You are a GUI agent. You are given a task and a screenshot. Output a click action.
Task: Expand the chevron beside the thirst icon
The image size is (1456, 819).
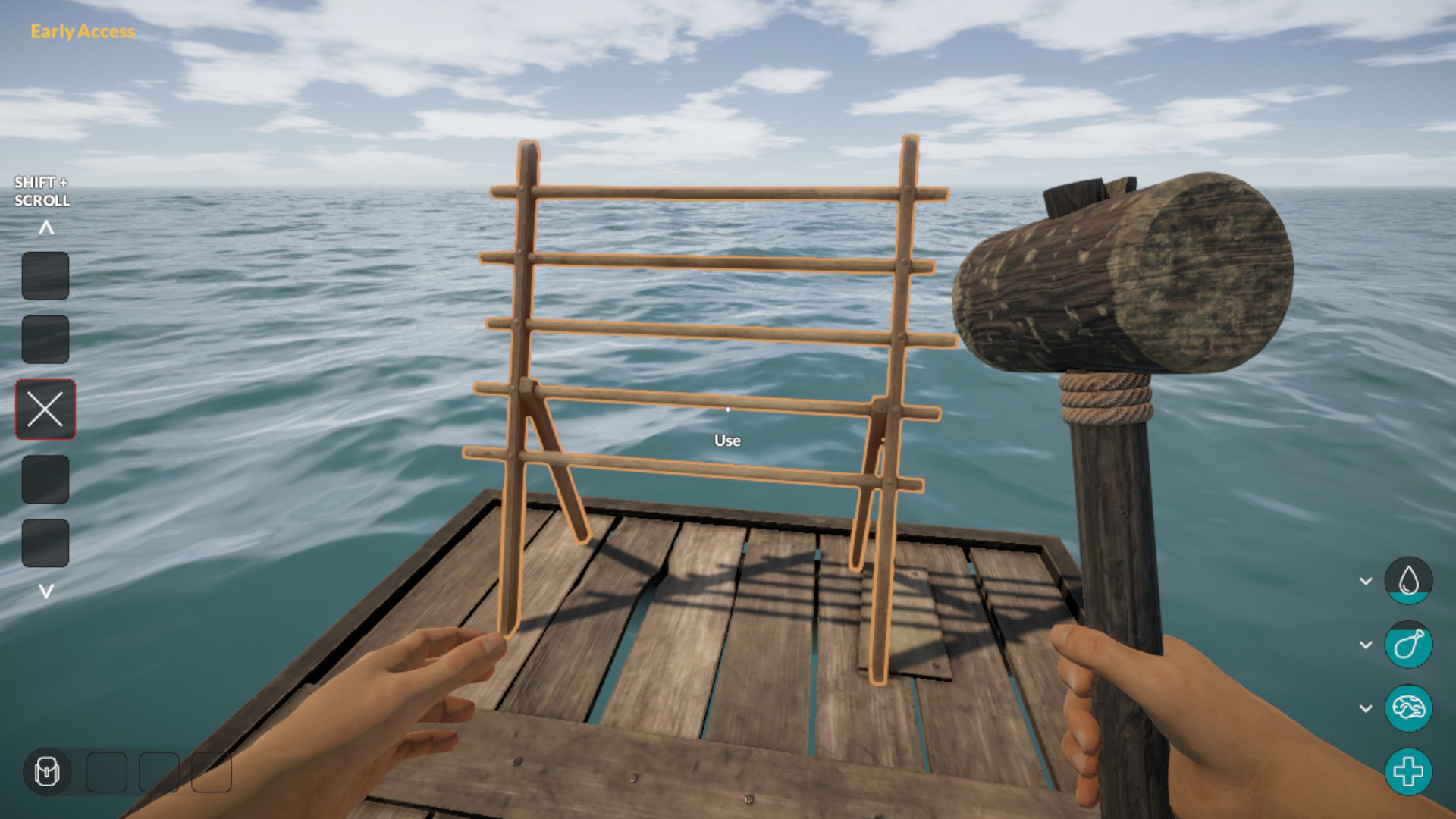pos(1366,581)
